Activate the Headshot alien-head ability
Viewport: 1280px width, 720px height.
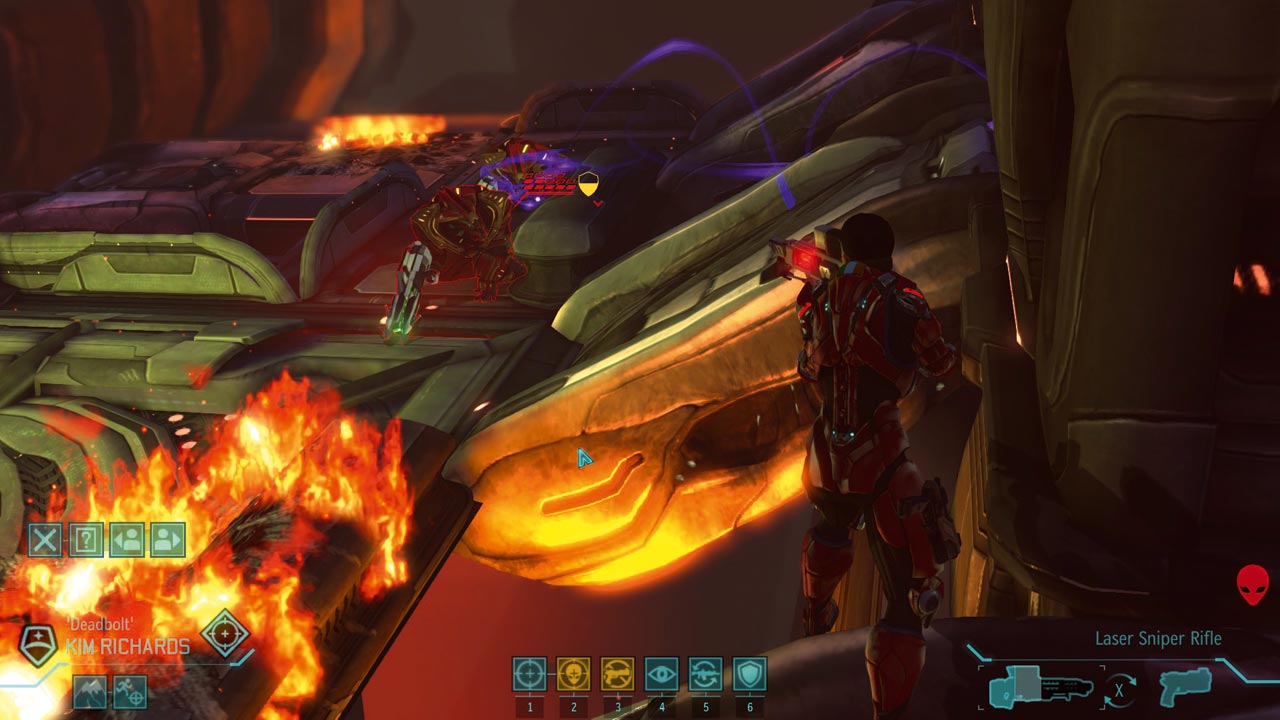point(573,674)
